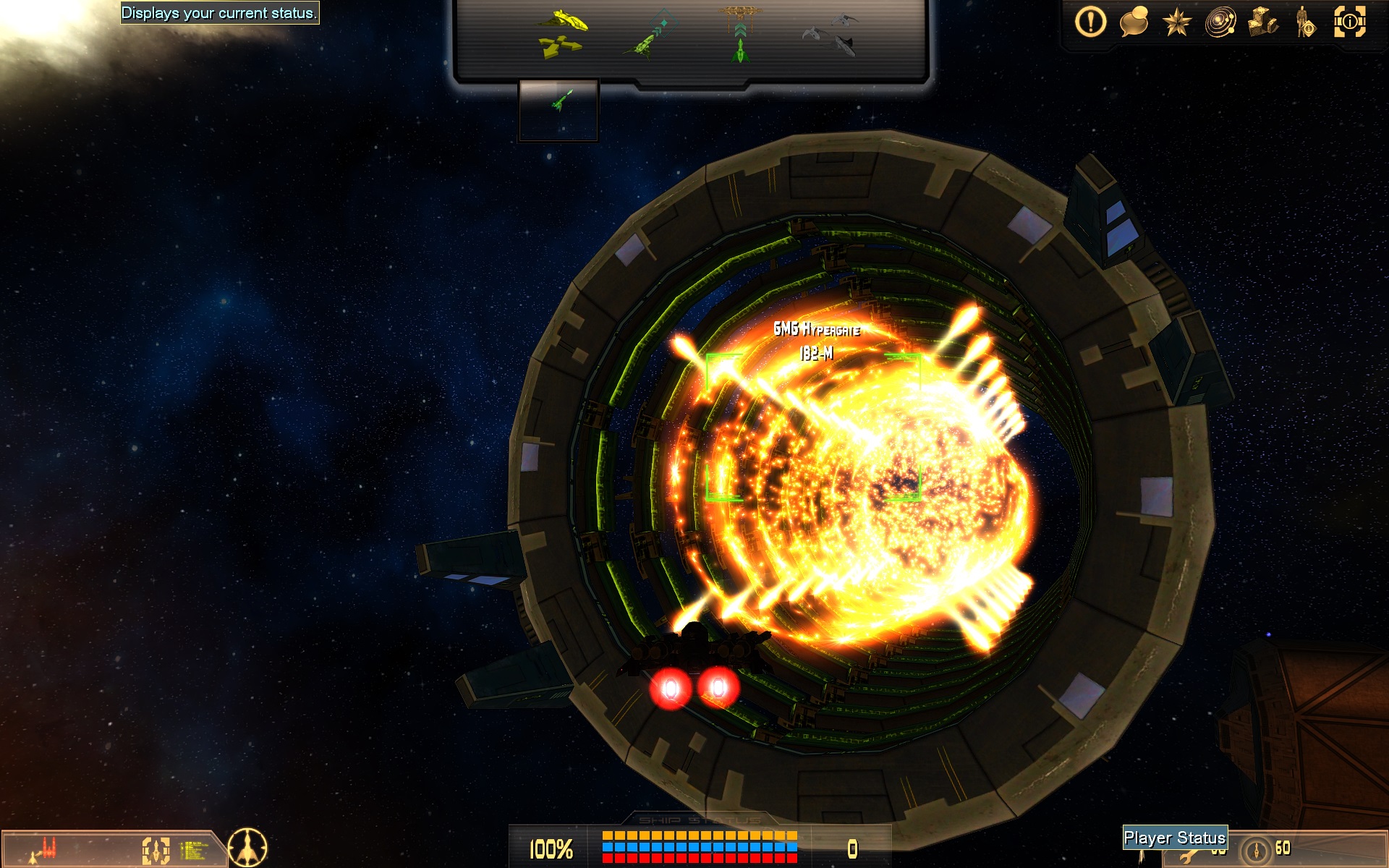Click the bracketed target icon in the bottom panel
Viewport: 1389px width, 868px height.
[x=156, y=850]
